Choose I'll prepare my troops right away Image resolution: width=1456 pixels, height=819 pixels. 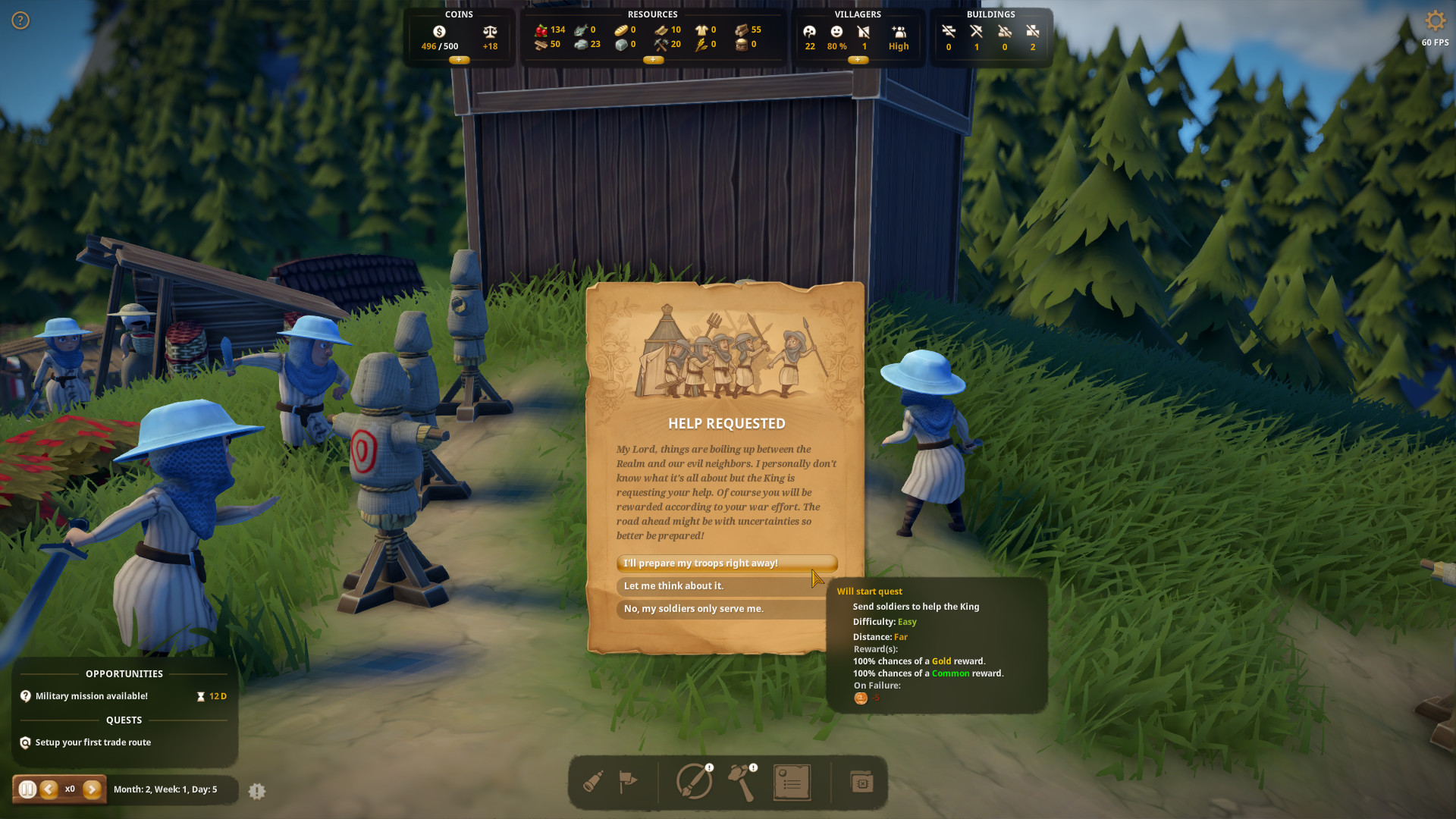(x=726, y=563)
